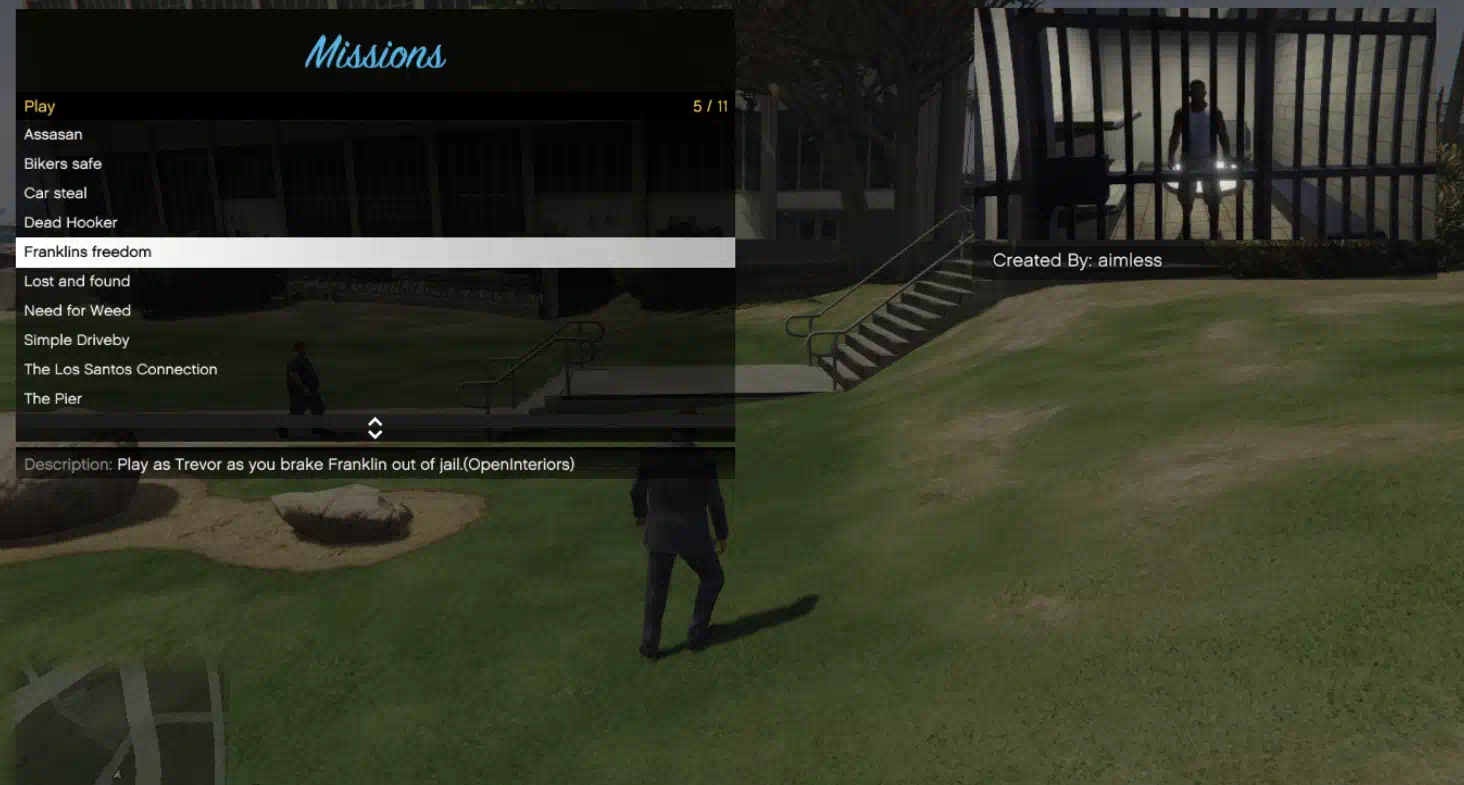The height and width of the screenshot is (785, 1464).
Task: Click the minimap radar
Action: [x=120, y=720]
